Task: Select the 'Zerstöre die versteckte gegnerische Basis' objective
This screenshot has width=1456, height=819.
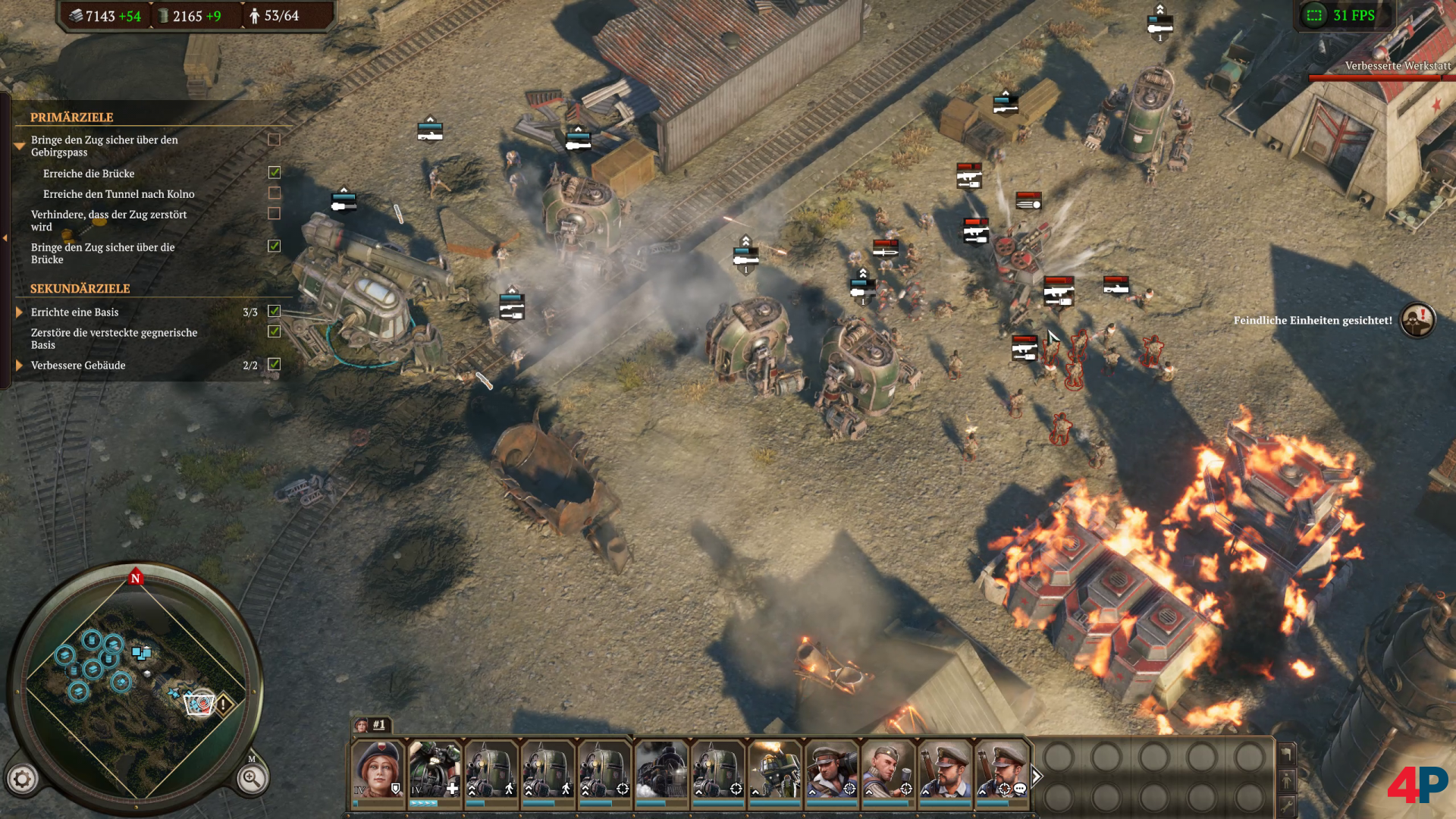Action: coord(114,338)
